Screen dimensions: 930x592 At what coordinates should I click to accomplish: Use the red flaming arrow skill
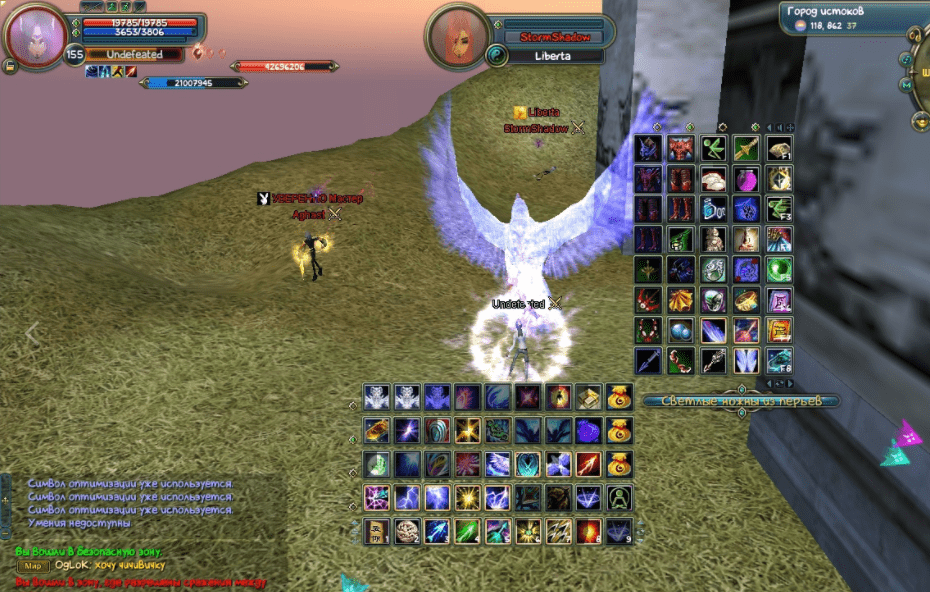click(587, 464)
